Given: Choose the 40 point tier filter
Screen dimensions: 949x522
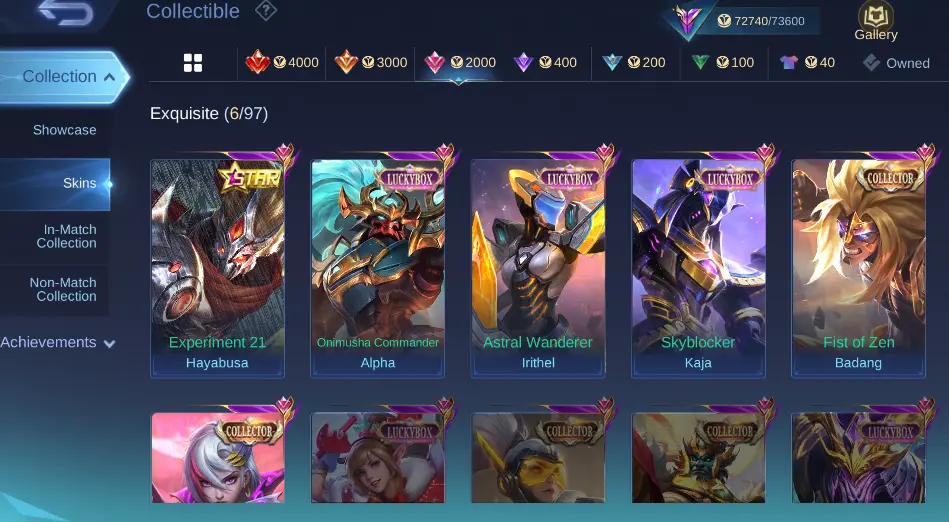Looking at the screenshot, I should 807,63.
